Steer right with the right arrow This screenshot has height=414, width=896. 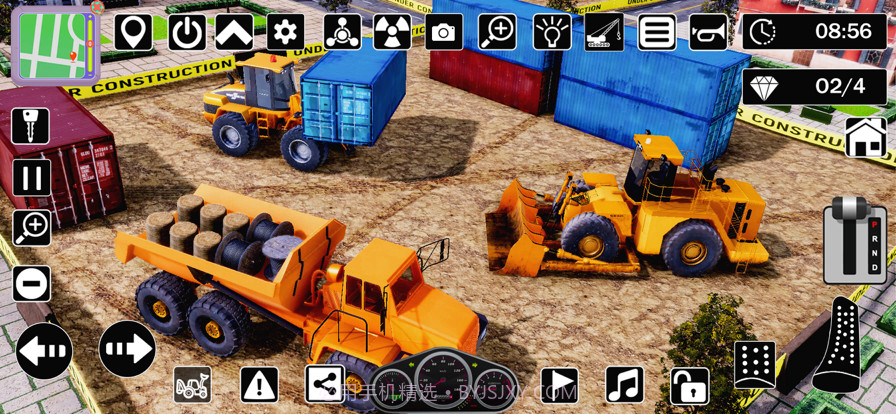point(127,349)
